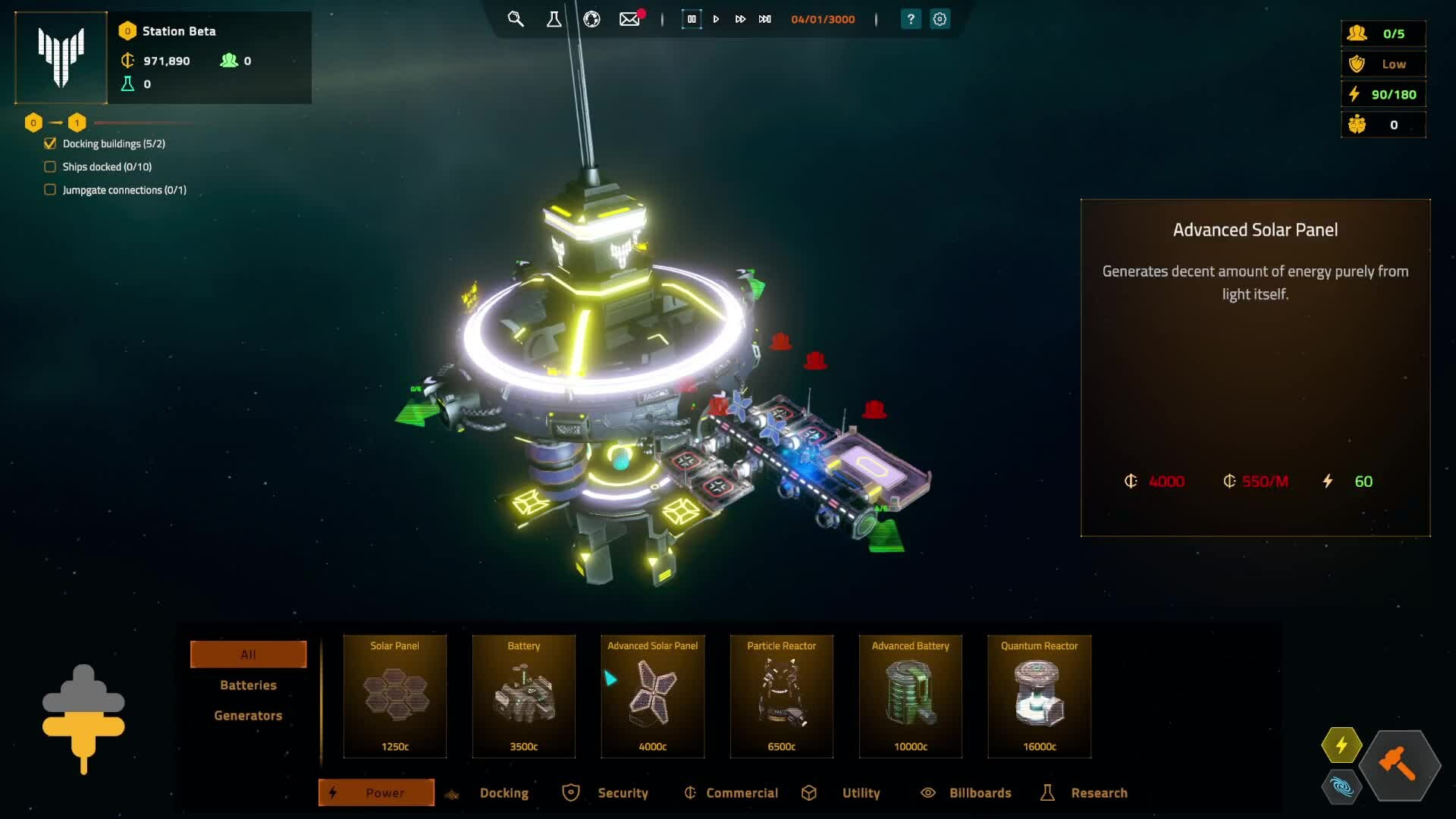Pick the Quantum Reactor card
This screenshot has width=1456, height=819.
click(x=1040, y=696)
